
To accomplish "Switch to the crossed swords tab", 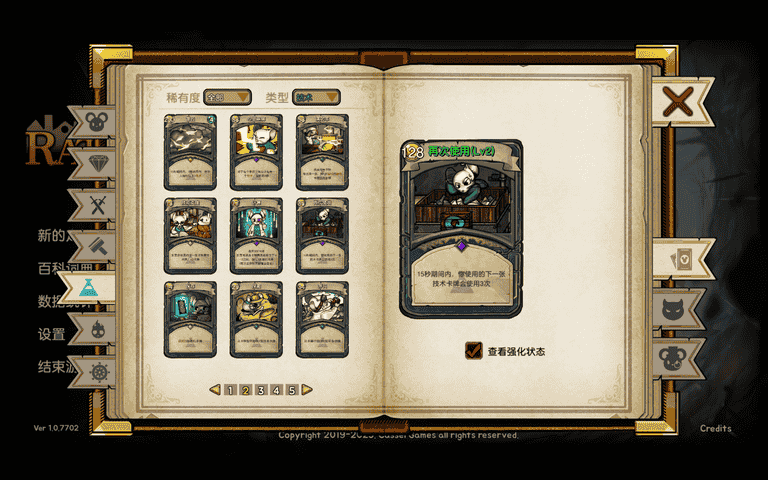I will (97, 206).
